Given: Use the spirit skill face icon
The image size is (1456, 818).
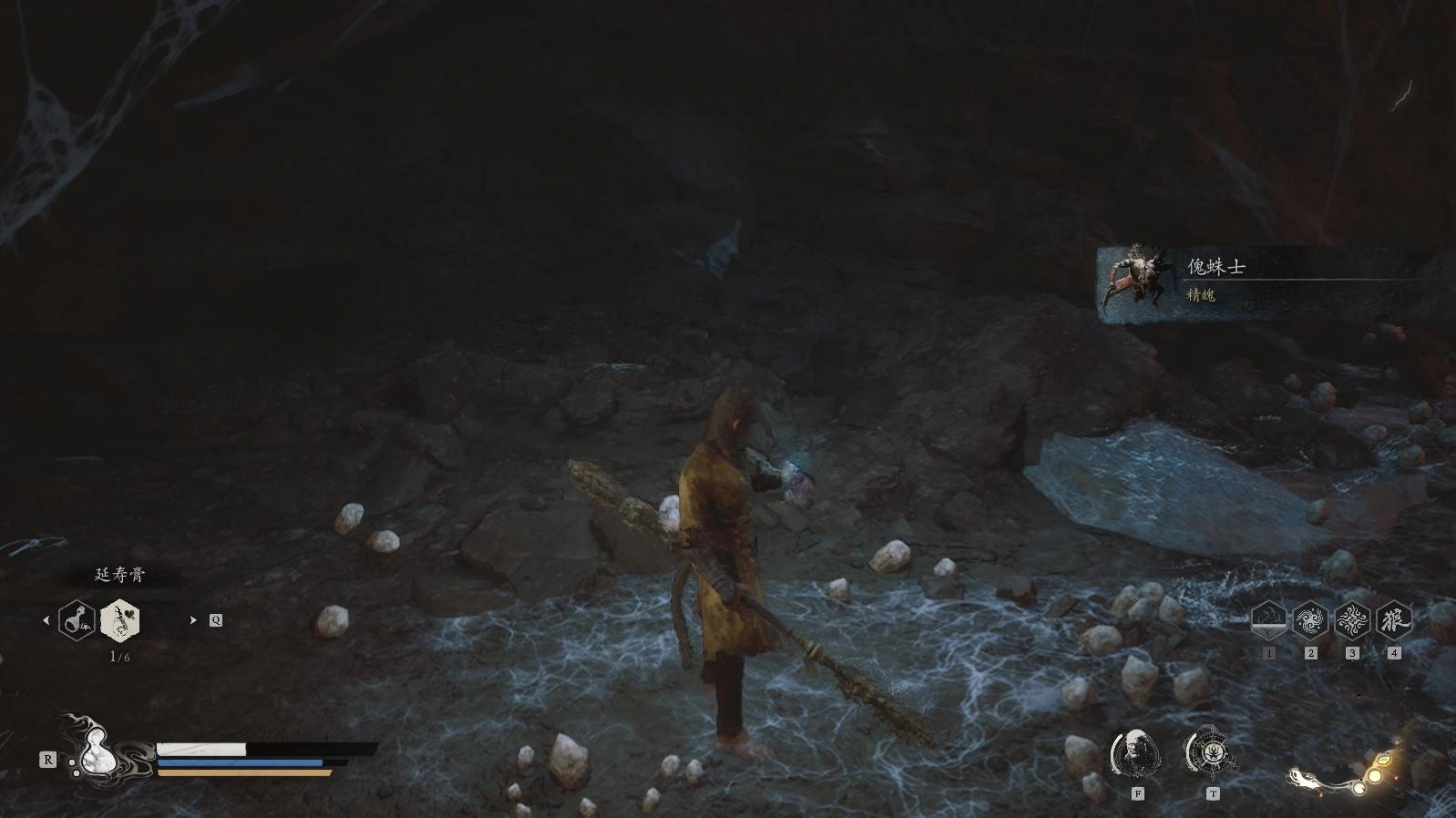Looking at the screenshot, I should pos(1135,753).
